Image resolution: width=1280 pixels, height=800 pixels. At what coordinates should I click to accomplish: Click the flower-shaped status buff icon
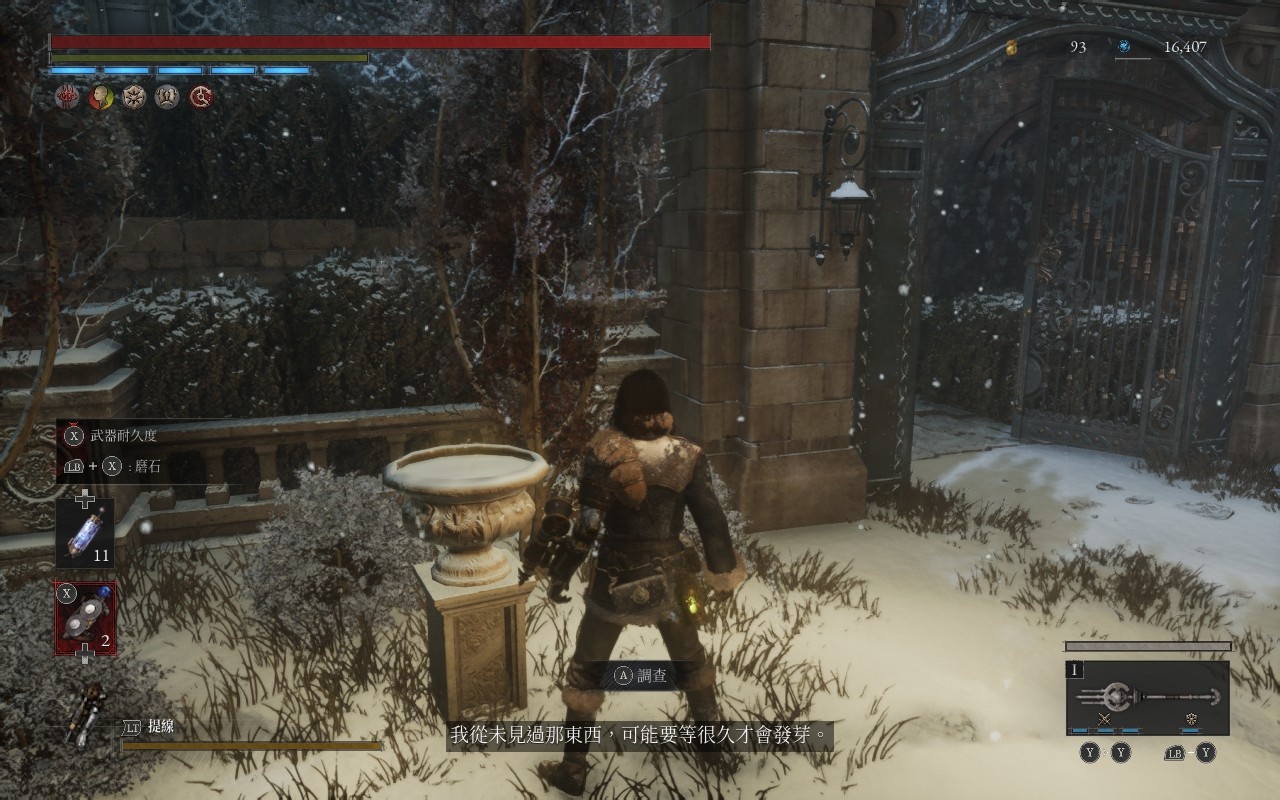point(134,97)
